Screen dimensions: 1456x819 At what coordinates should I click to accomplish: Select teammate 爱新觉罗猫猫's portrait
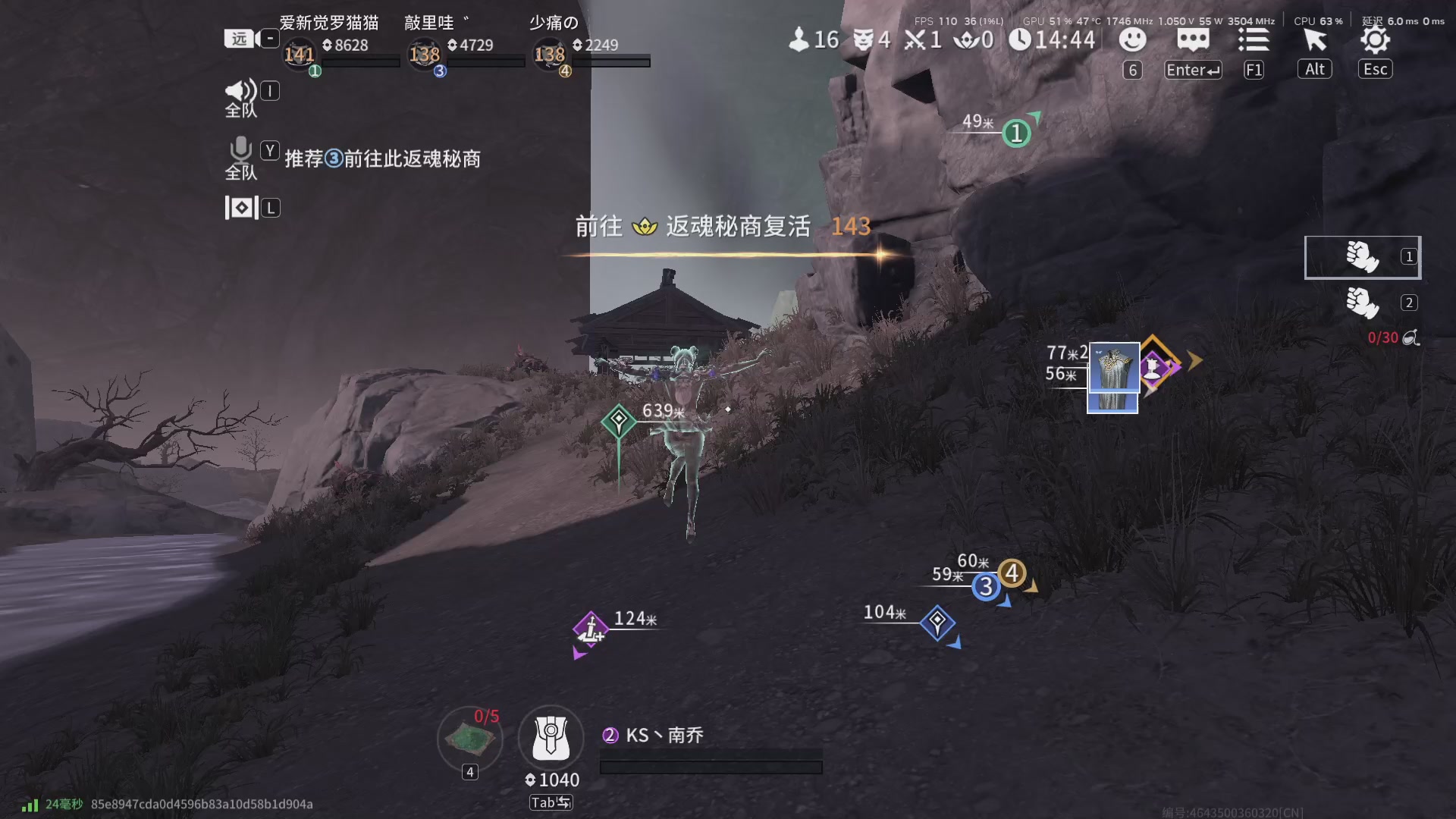[x=300, y=55]
